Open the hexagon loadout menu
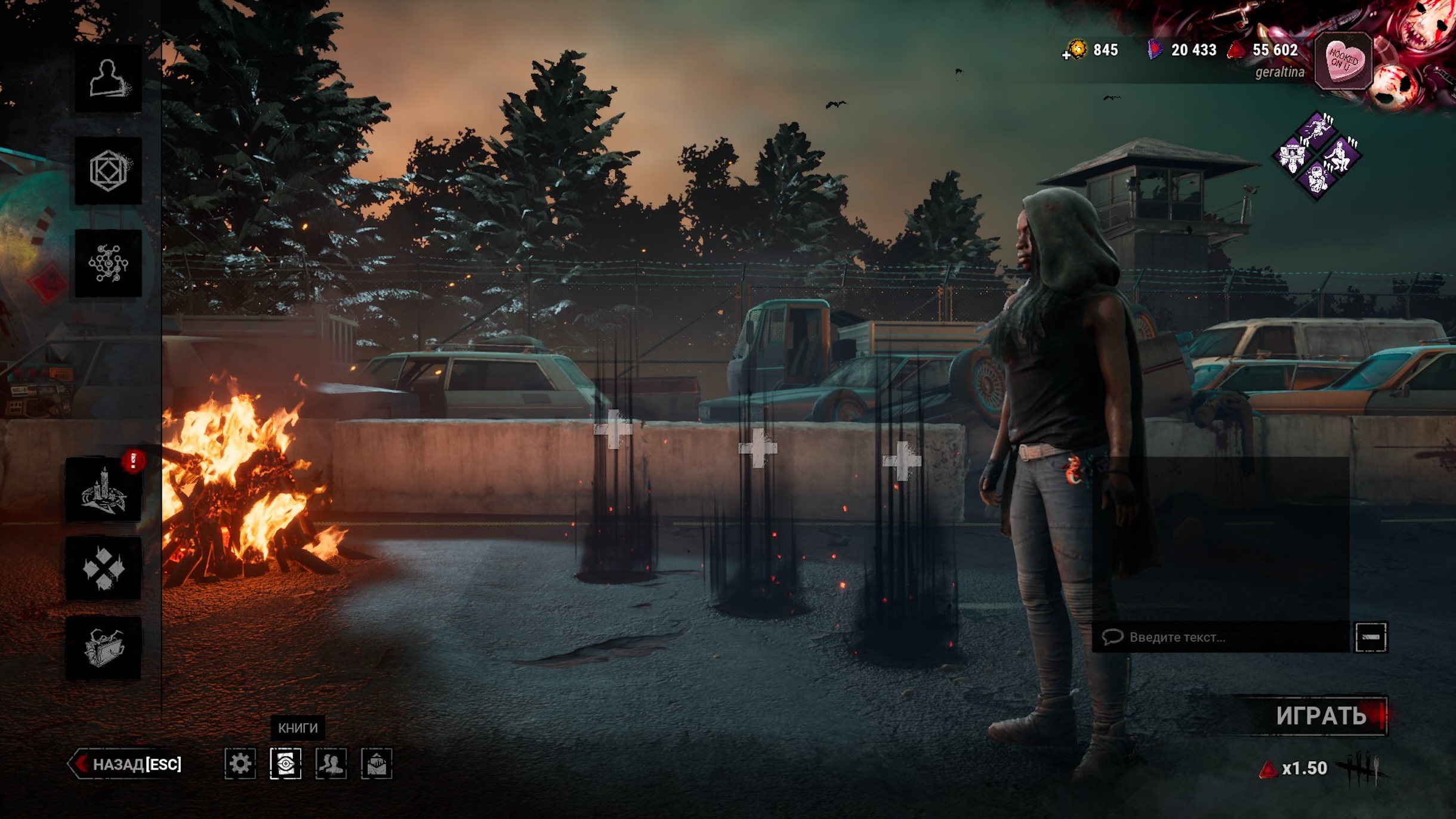The height and width of the screenshot is (819, 1456). point(108,171)
